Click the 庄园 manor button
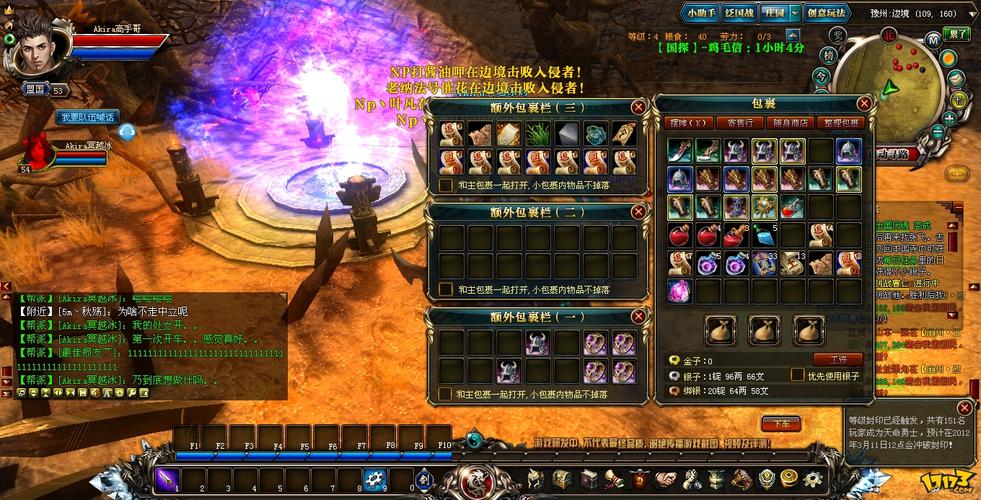 (x=775, y=13)
